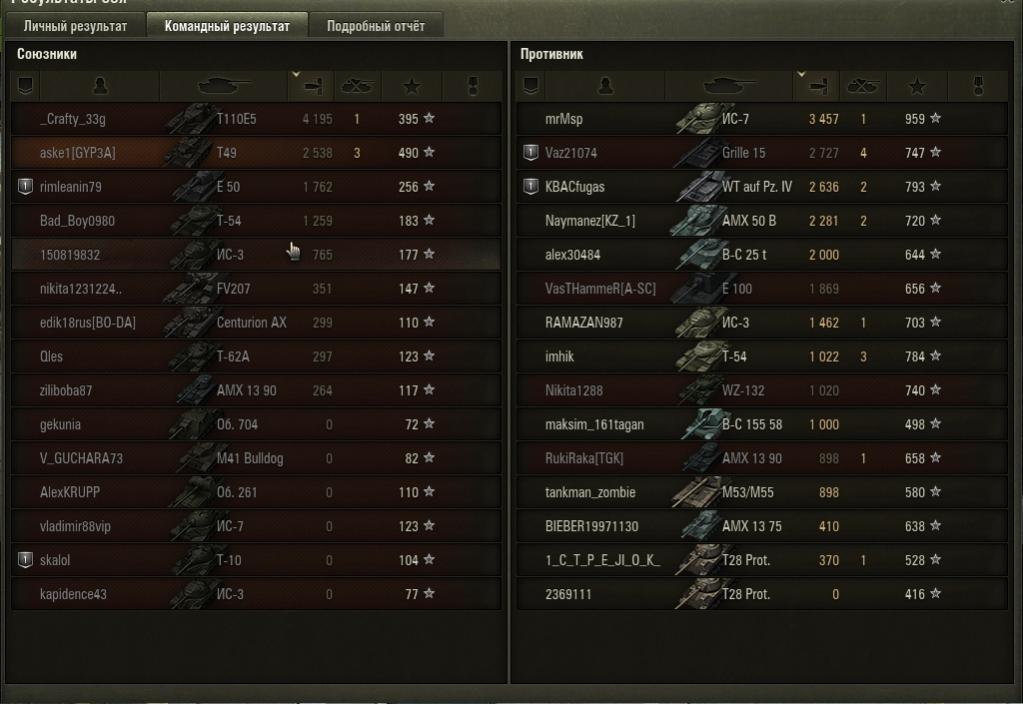
Task: Select enemy BIEBER19971130 AMX 13 75 row
Action: coord(760,527)
